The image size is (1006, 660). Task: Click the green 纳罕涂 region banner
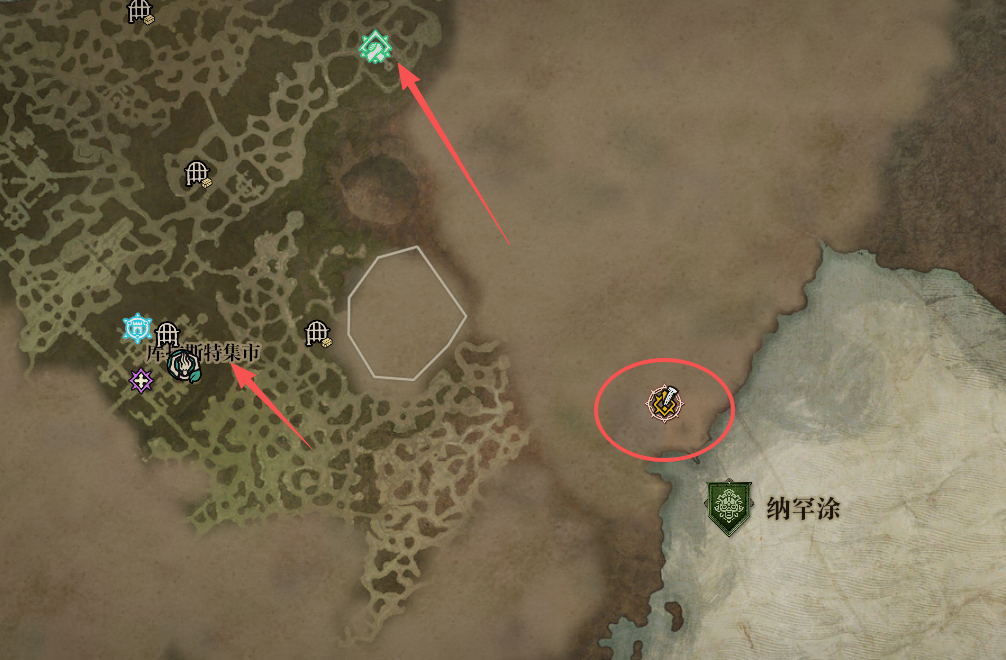[728, 507]
